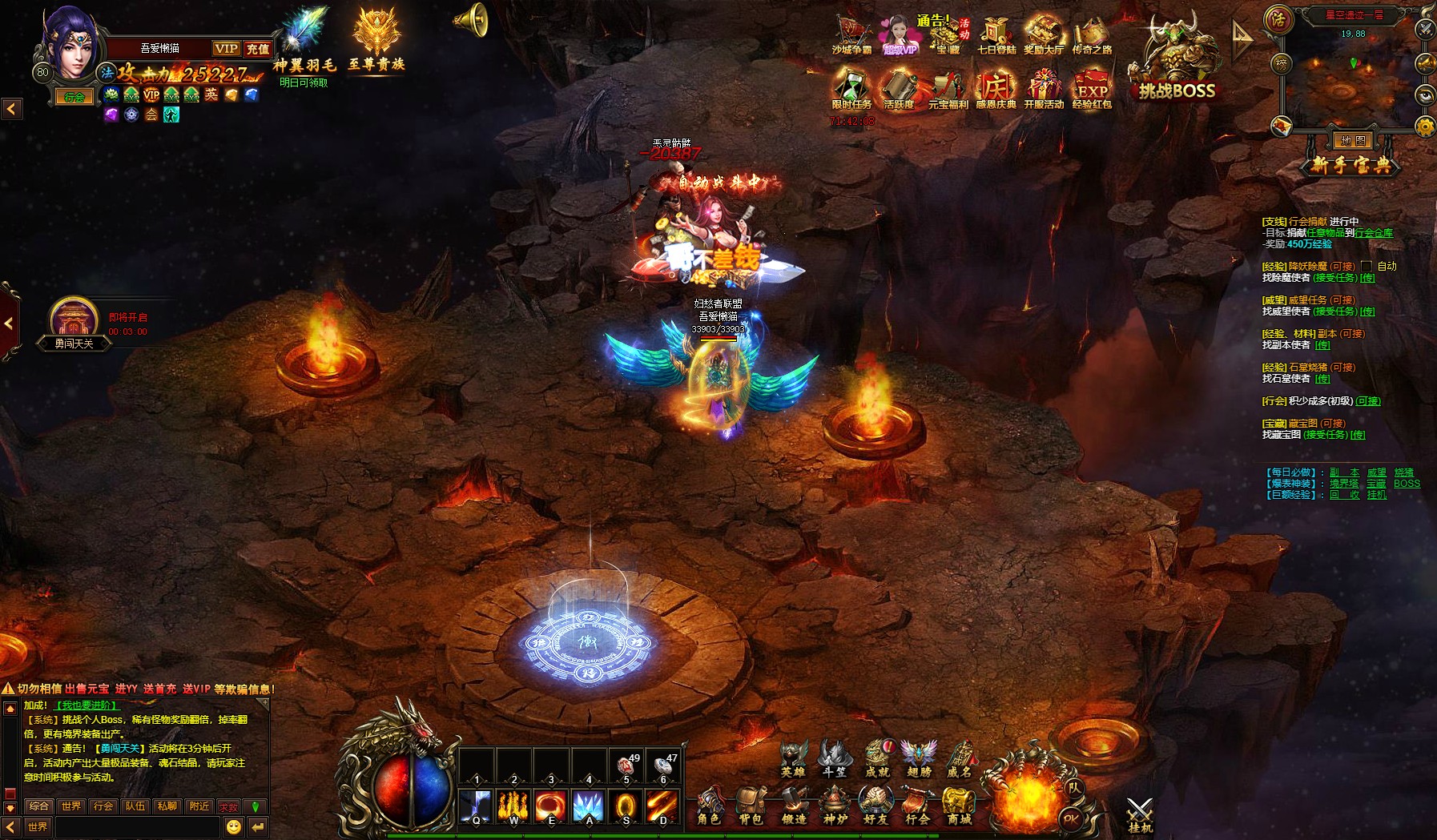Open the 角色 character sheet

709,806
